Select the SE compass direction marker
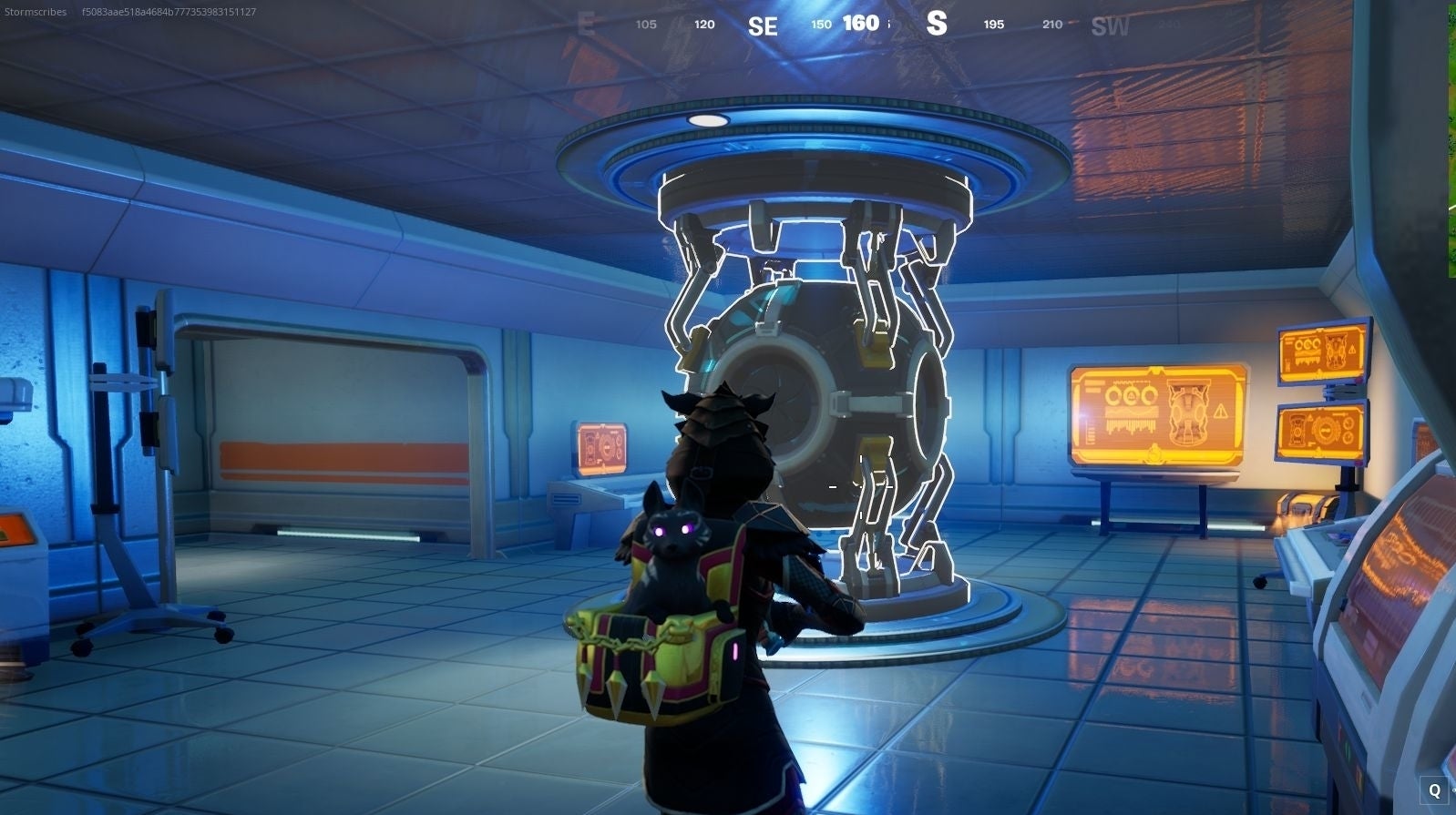 tap(763, 25)
